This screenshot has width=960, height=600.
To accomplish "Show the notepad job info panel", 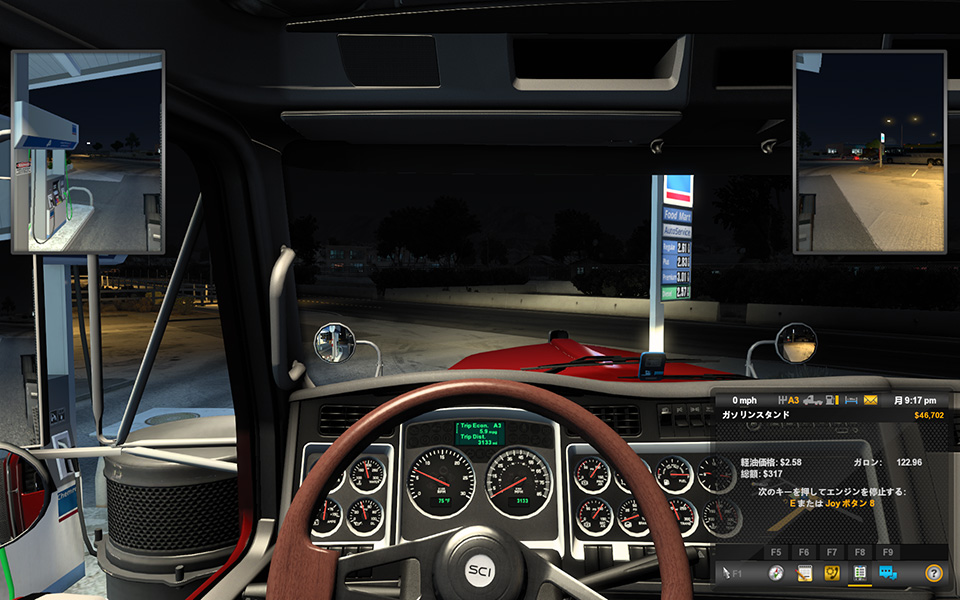I will click(x=802, y=574).
